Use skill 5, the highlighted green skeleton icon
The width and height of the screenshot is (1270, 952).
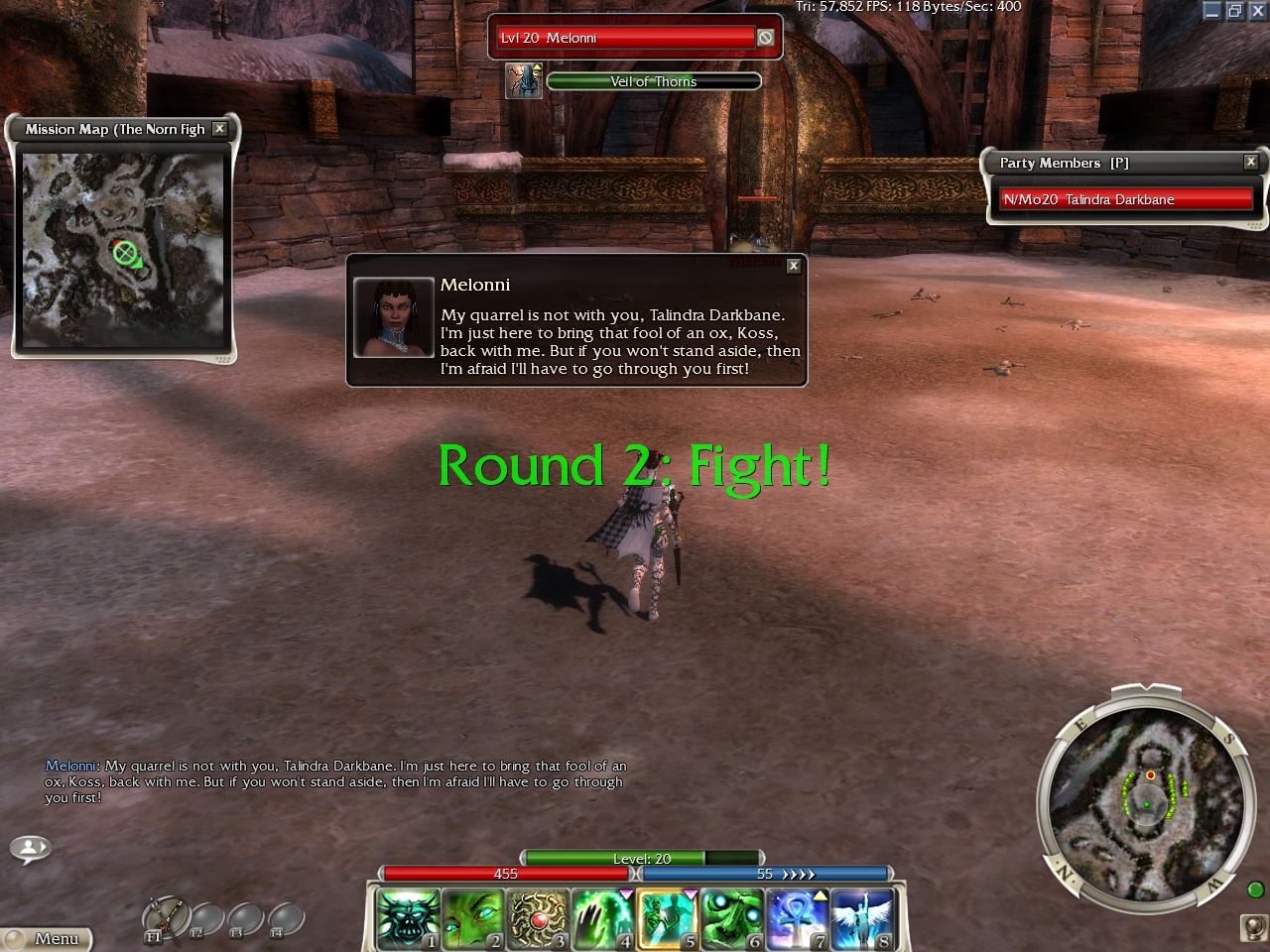click(667, 917)
